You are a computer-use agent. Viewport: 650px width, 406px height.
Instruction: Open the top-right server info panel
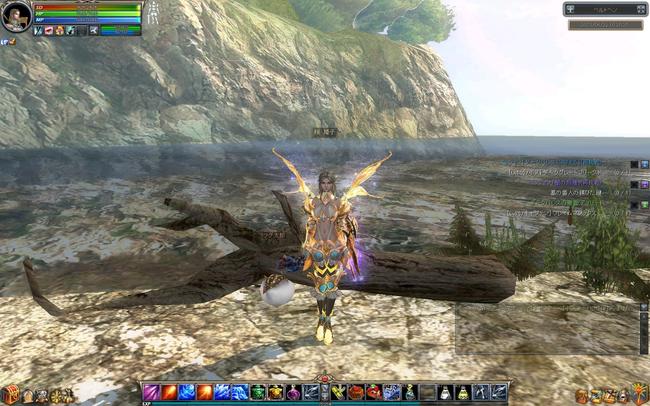605,9
